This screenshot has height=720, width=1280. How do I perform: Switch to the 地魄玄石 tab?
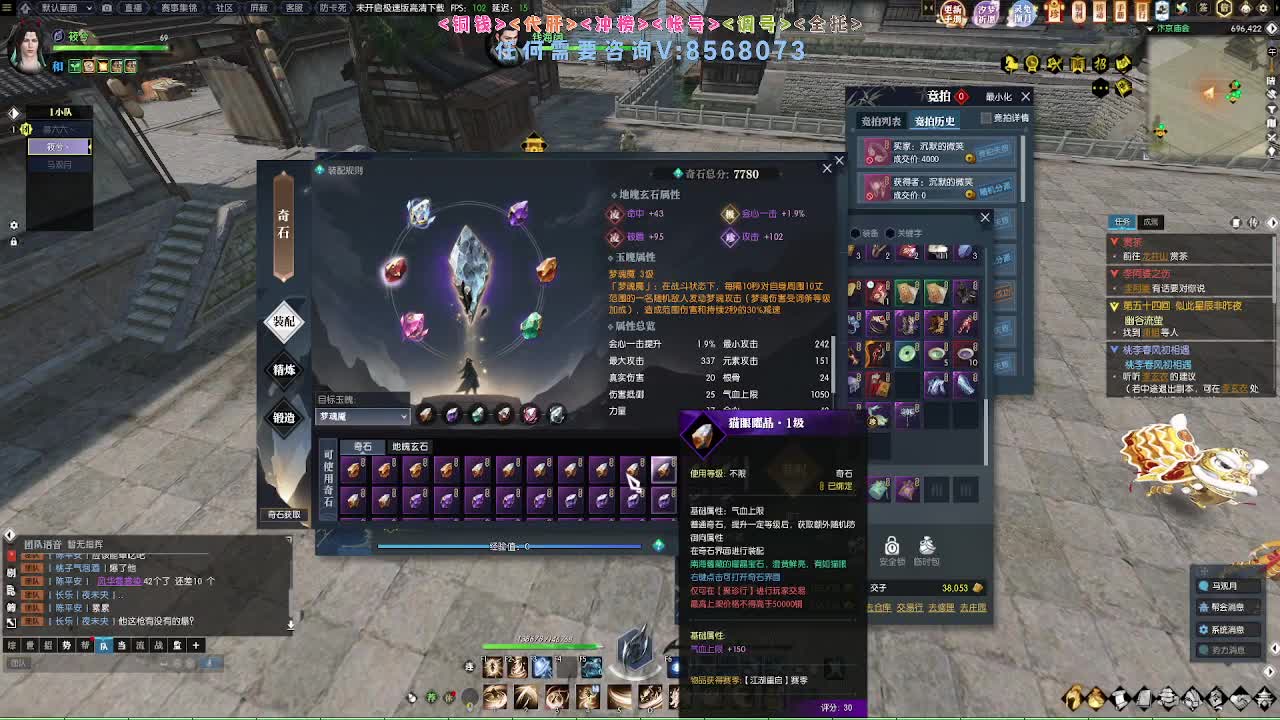(409, 446)
